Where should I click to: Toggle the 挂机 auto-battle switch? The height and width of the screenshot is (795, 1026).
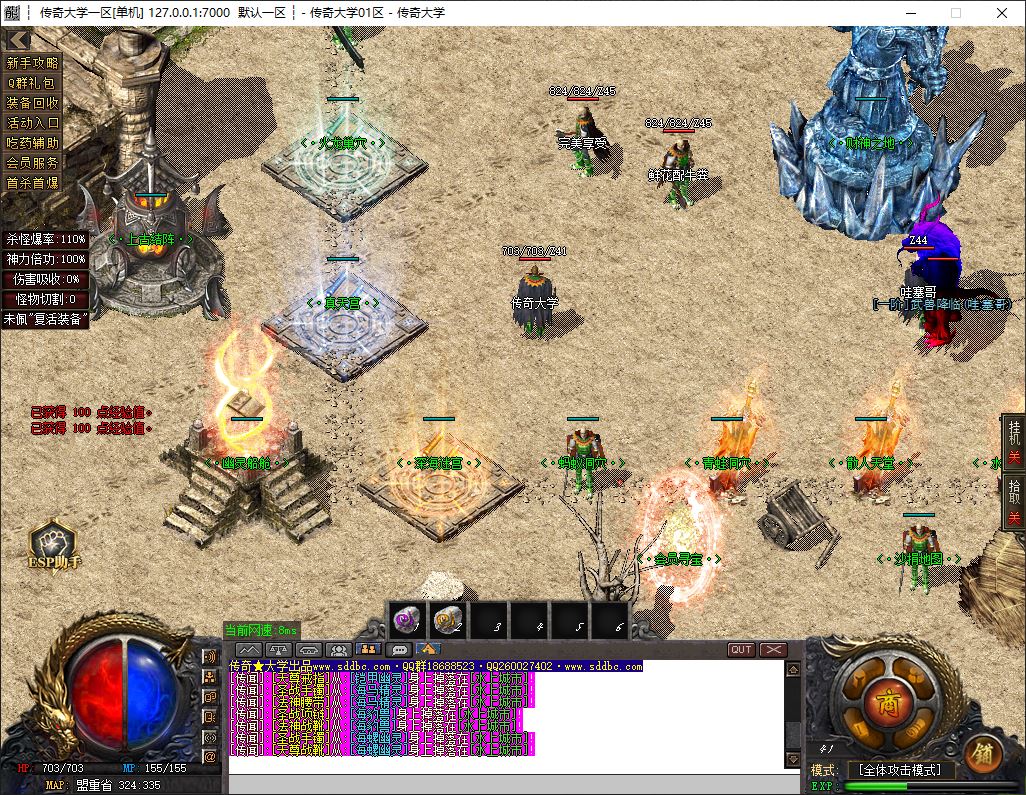1014,442
